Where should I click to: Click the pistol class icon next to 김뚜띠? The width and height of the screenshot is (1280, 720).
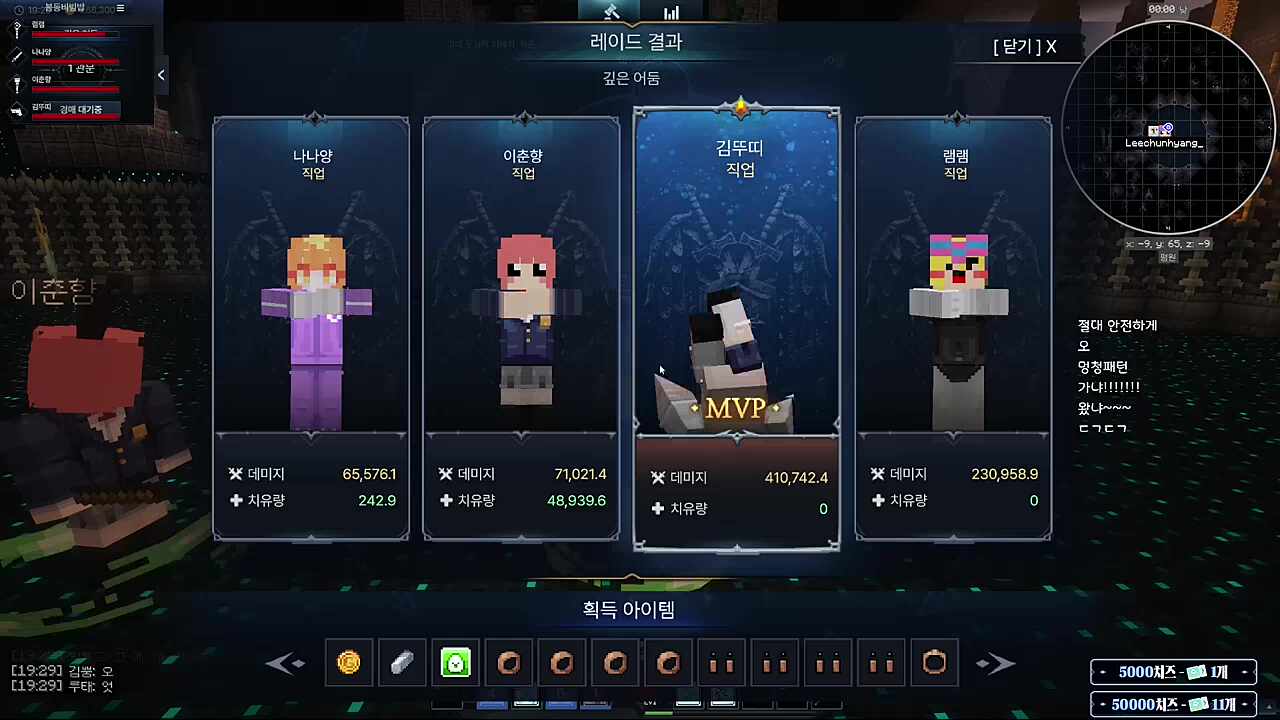[15, 111]
